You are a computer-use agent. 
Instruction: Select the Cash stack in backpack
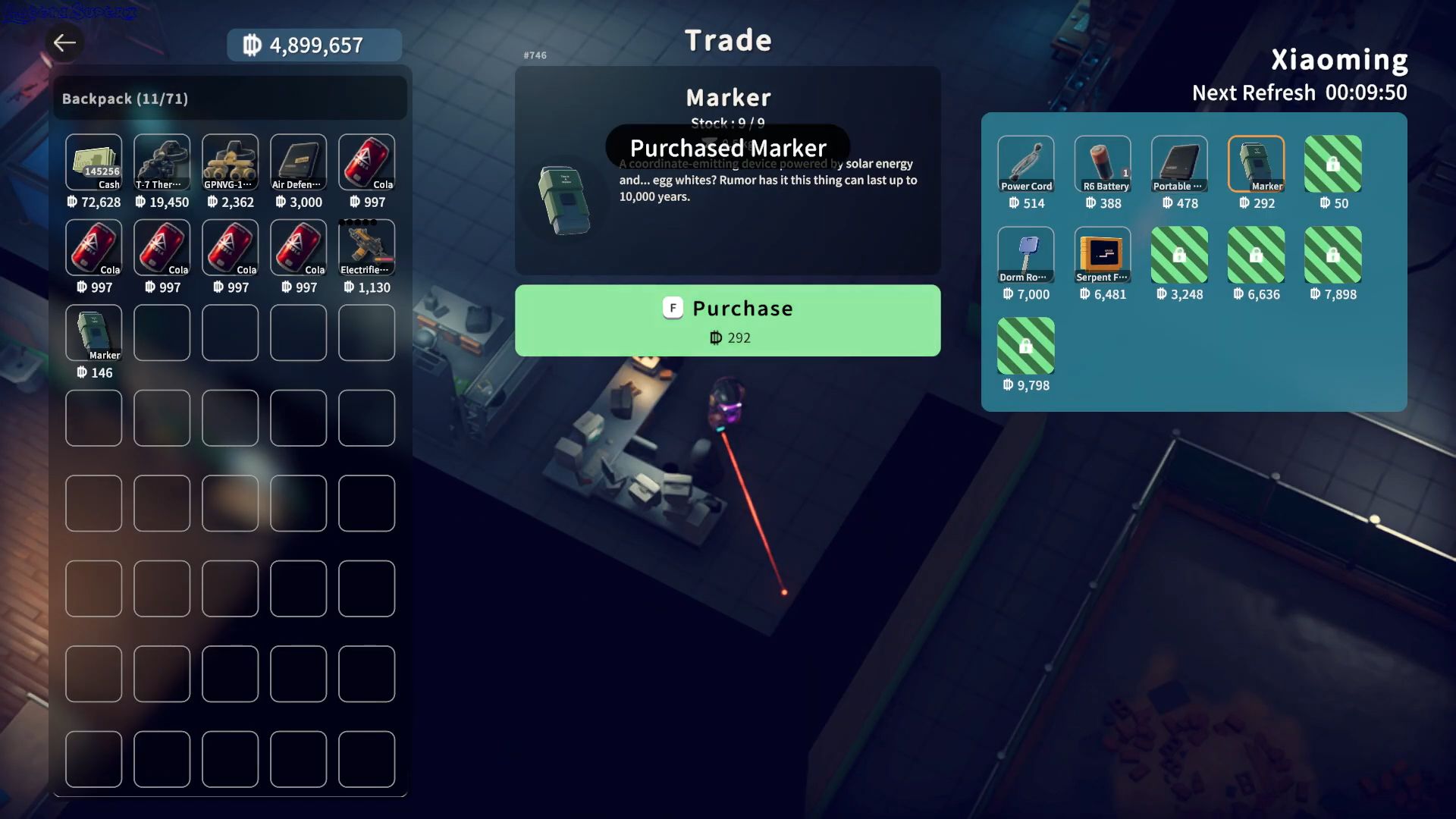point(93,162)
